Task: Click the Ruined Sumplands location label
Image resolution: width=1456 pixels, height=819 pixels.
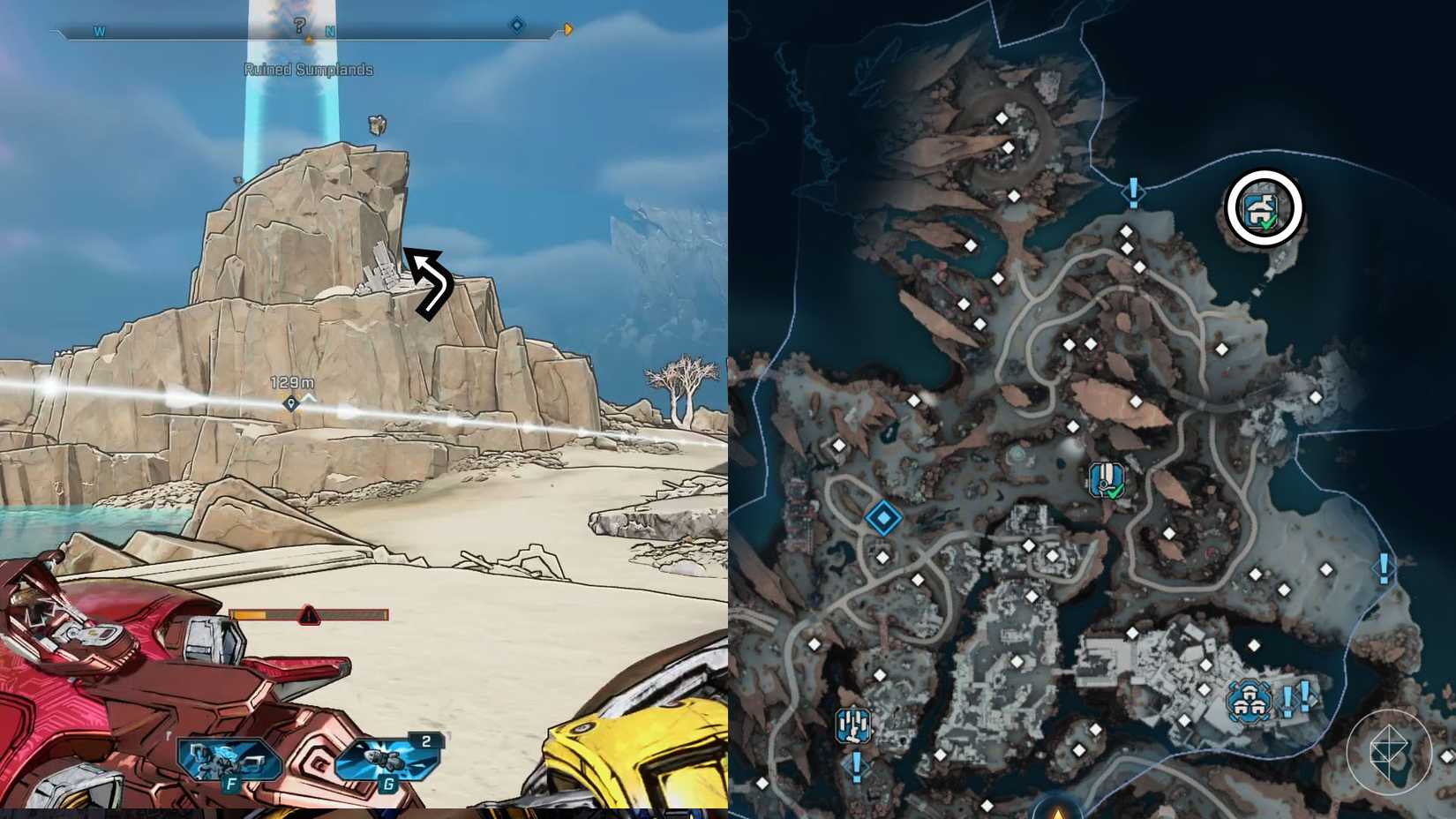Action: tap(309, 69)
